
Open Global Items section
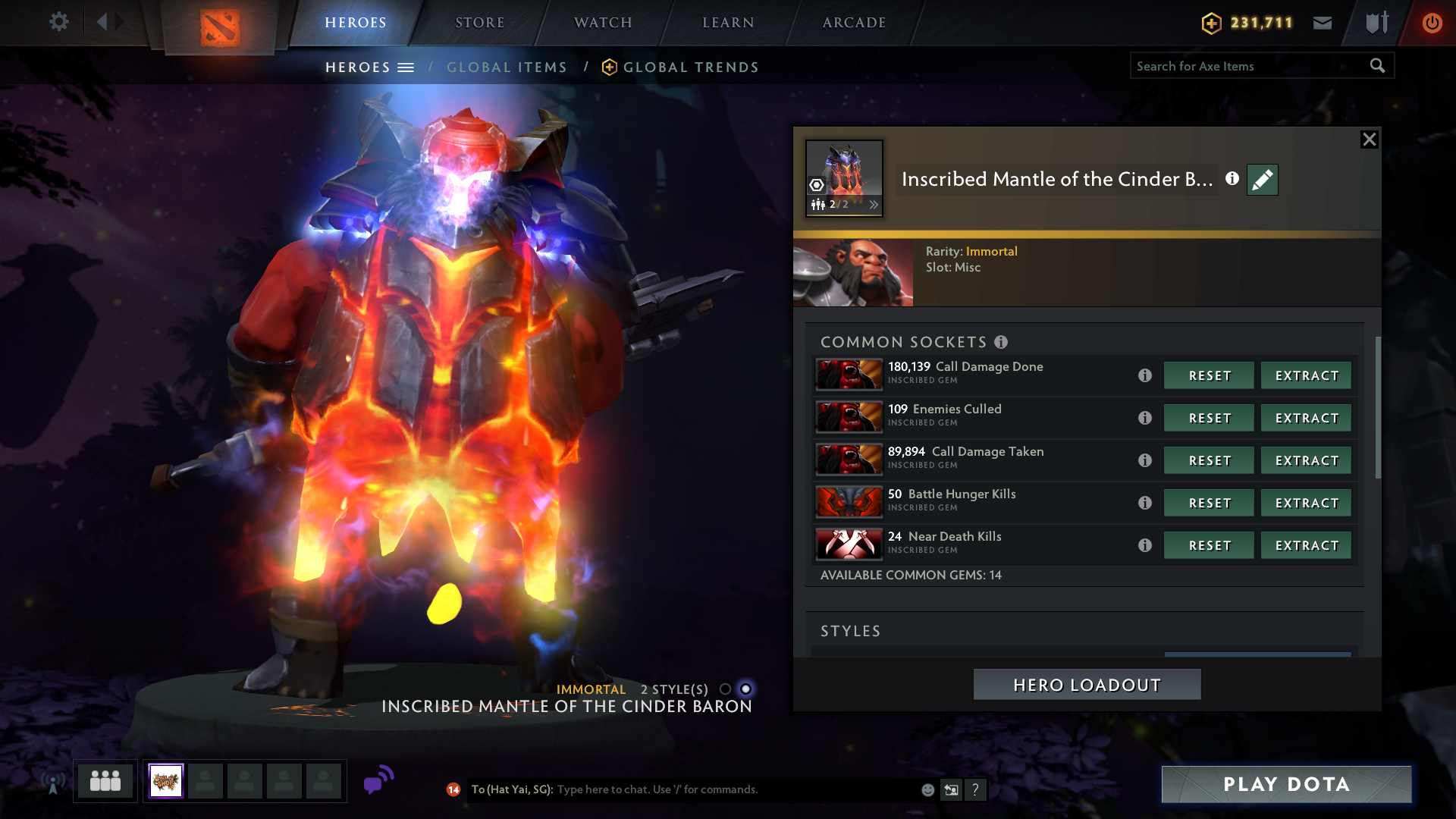[x=507, y=67]
